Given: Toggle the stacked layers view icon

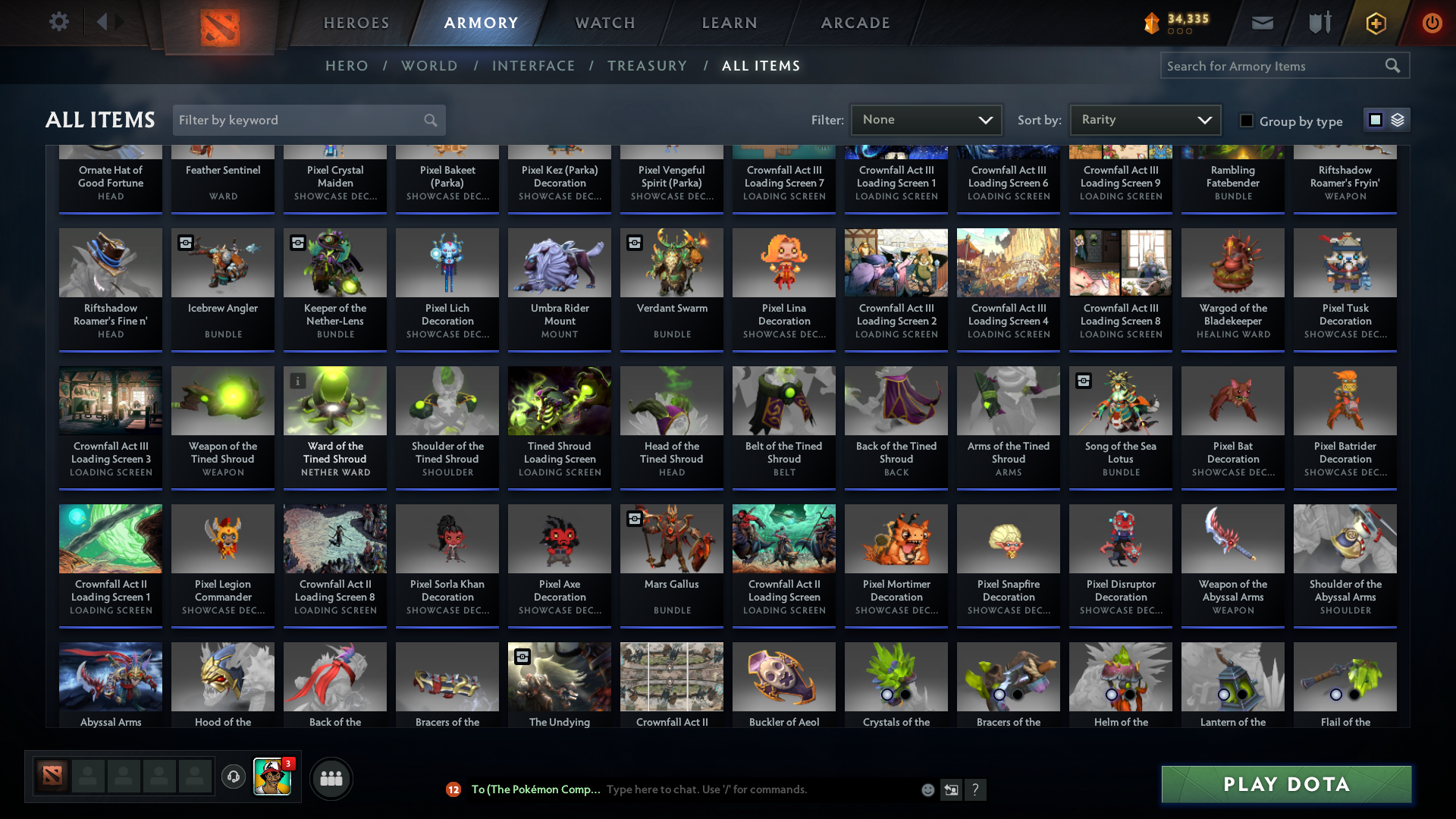Looking at the screenshot, I should click(x=1398, y=120).
